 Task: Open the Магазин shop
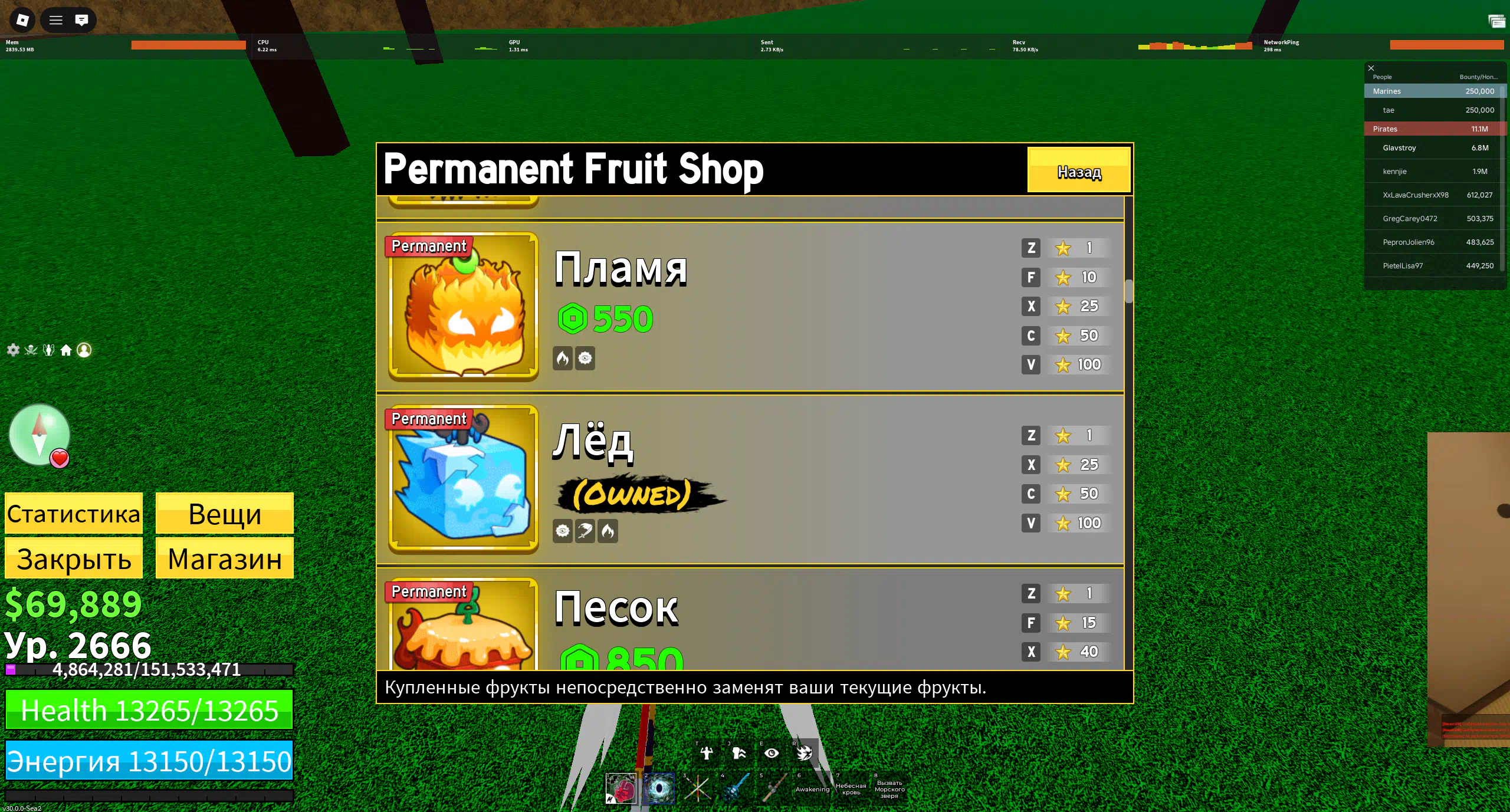(x=224, y=558)
